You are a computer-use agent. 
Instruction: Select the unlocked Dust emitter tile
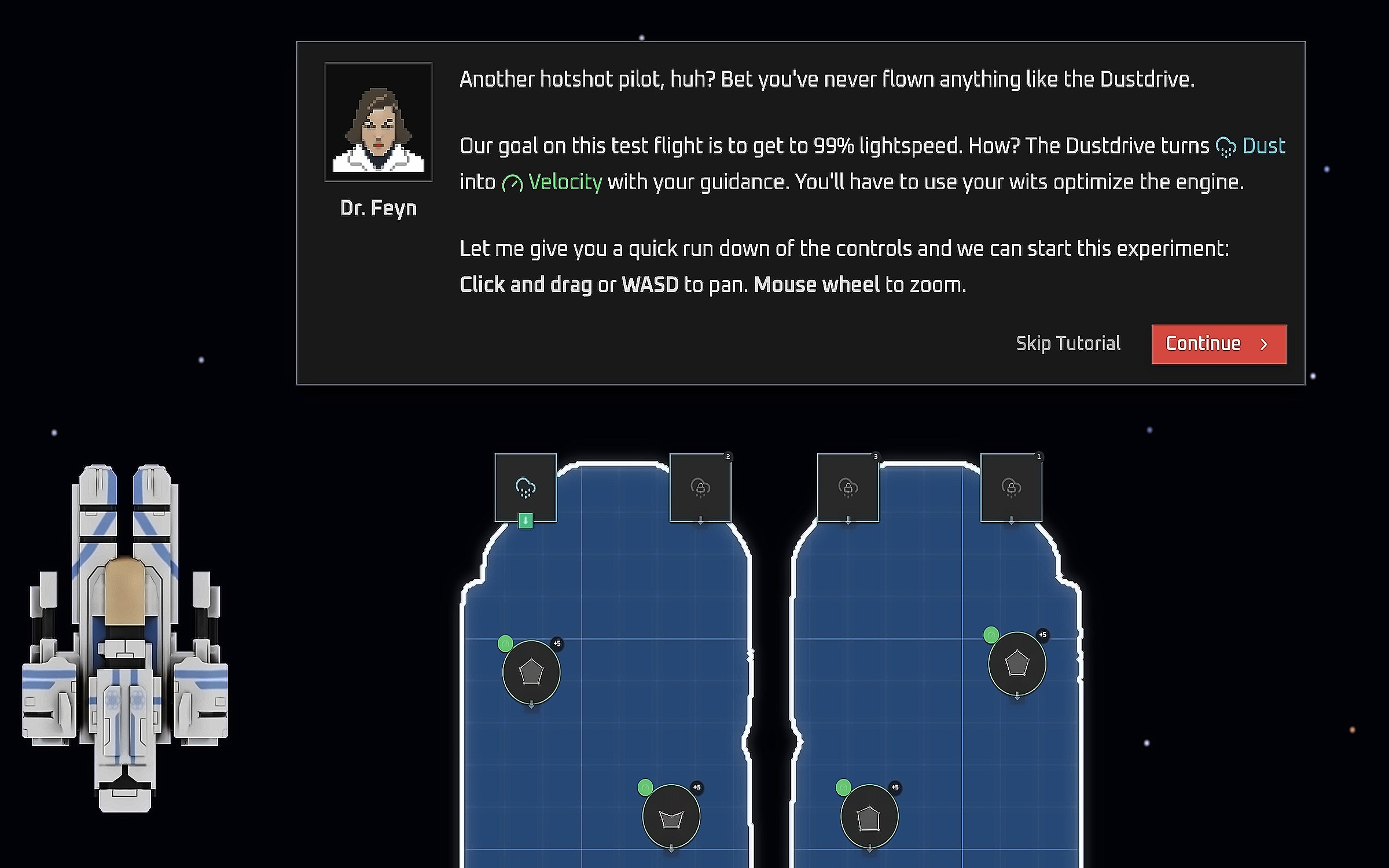526,487
